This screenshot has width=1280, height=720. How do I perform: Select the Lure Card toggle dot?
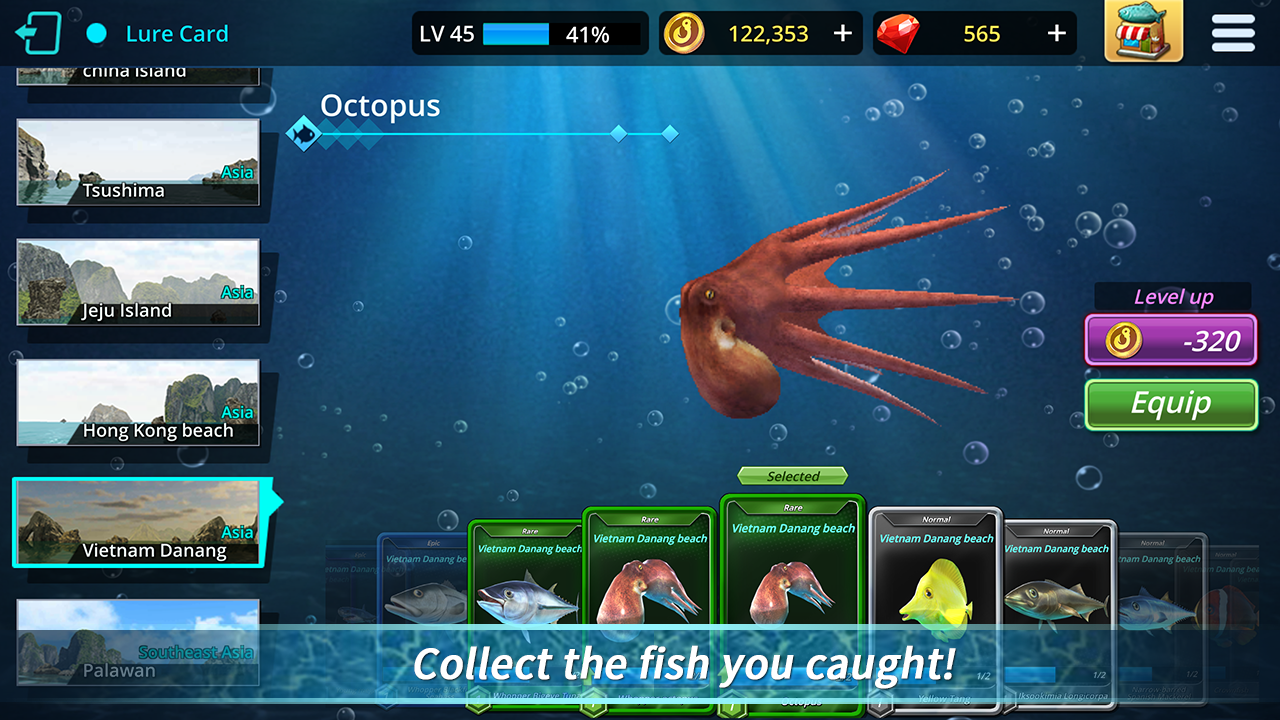[x=95, y=32]
